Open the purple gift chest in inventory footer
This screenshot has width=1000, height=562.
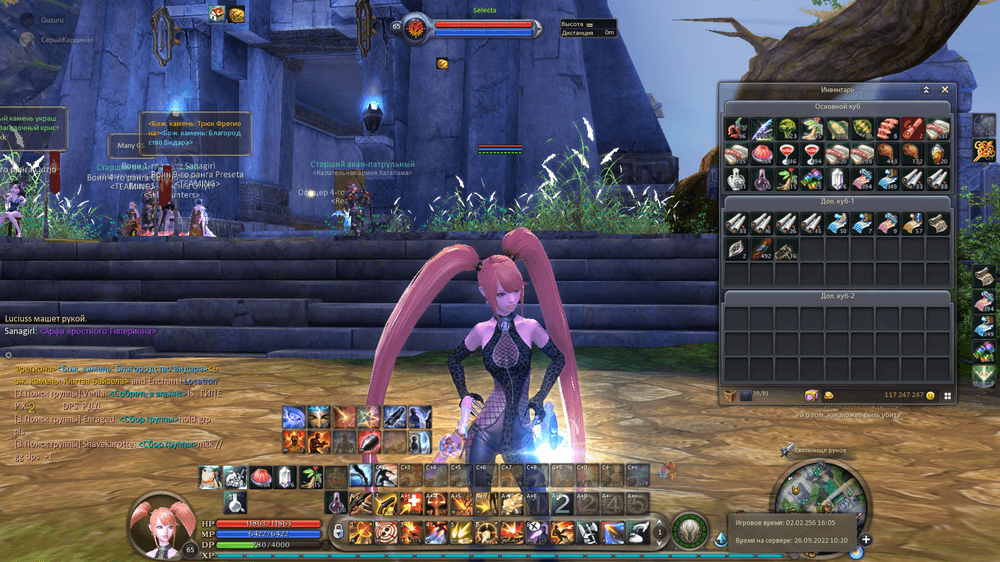(x=811, y=395)
